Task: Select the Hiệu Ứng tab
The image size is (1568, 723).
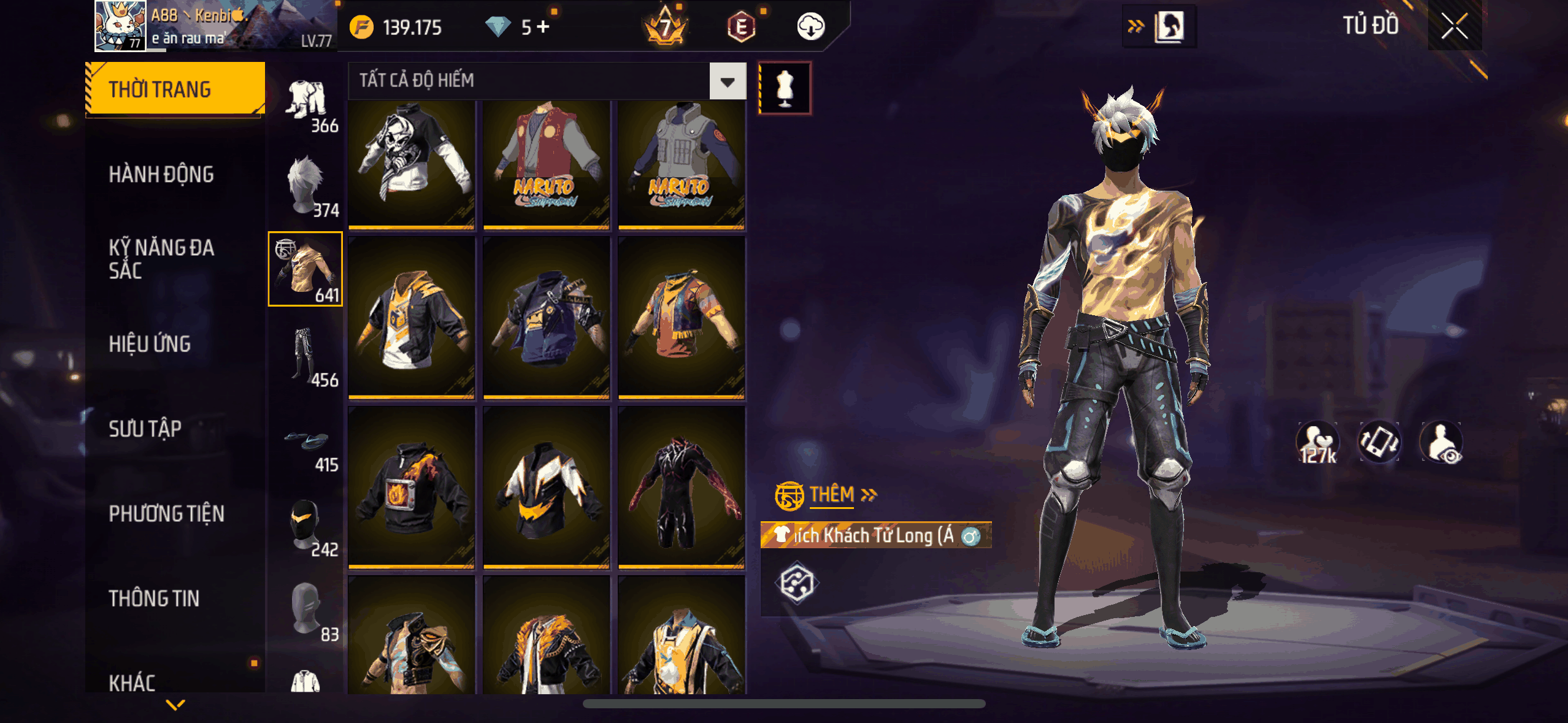Action: point(150,344)
